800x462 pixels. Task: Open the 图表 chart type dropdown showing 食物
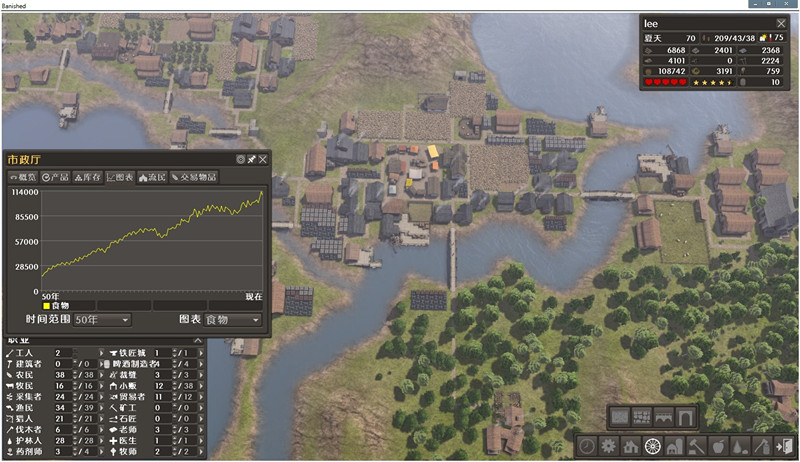point(233,319)
